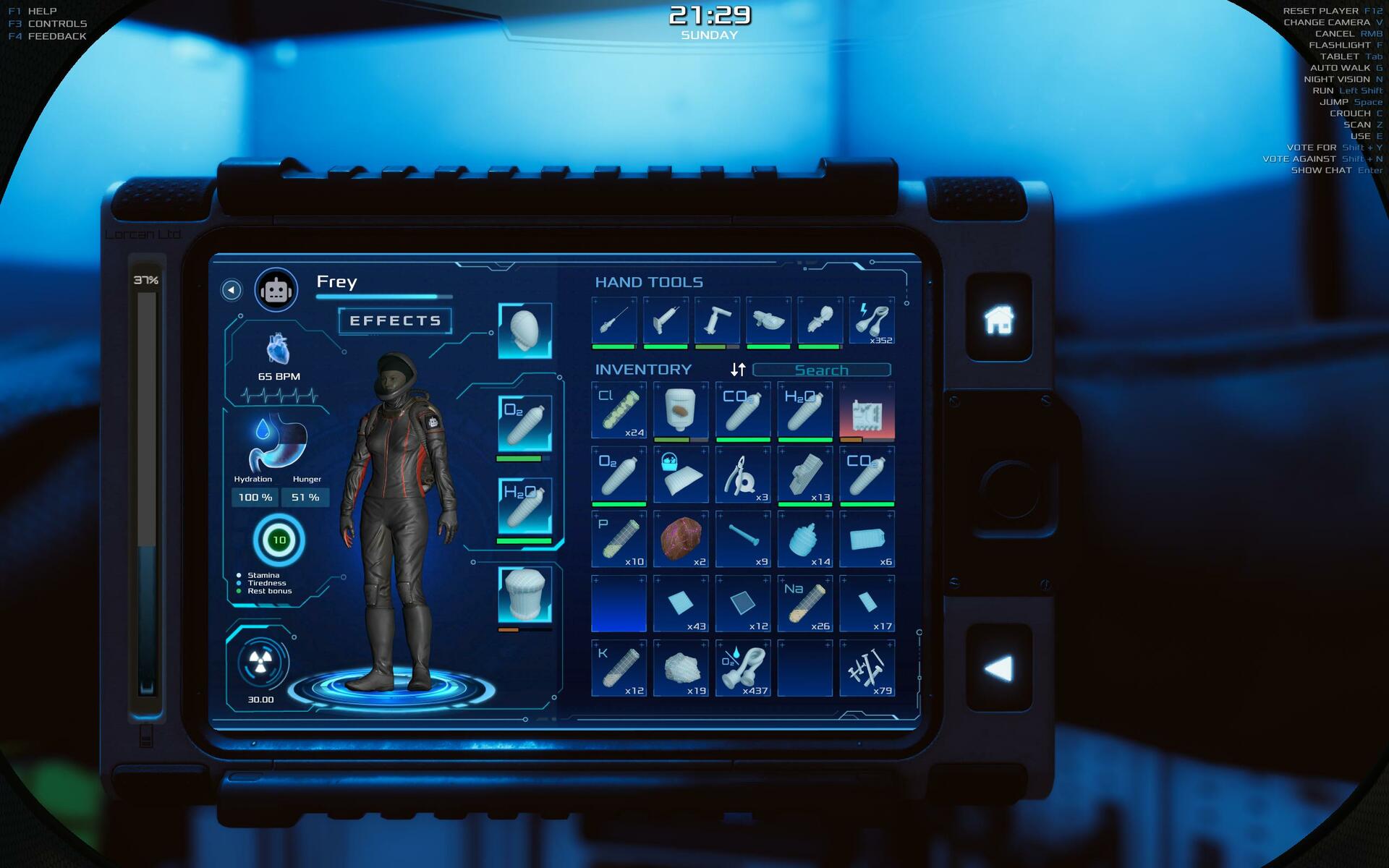Image resolution: width=1389 pixels, height=868 pixels.
Task: Open the EFFECTS panel
Action: pos(395,320)
